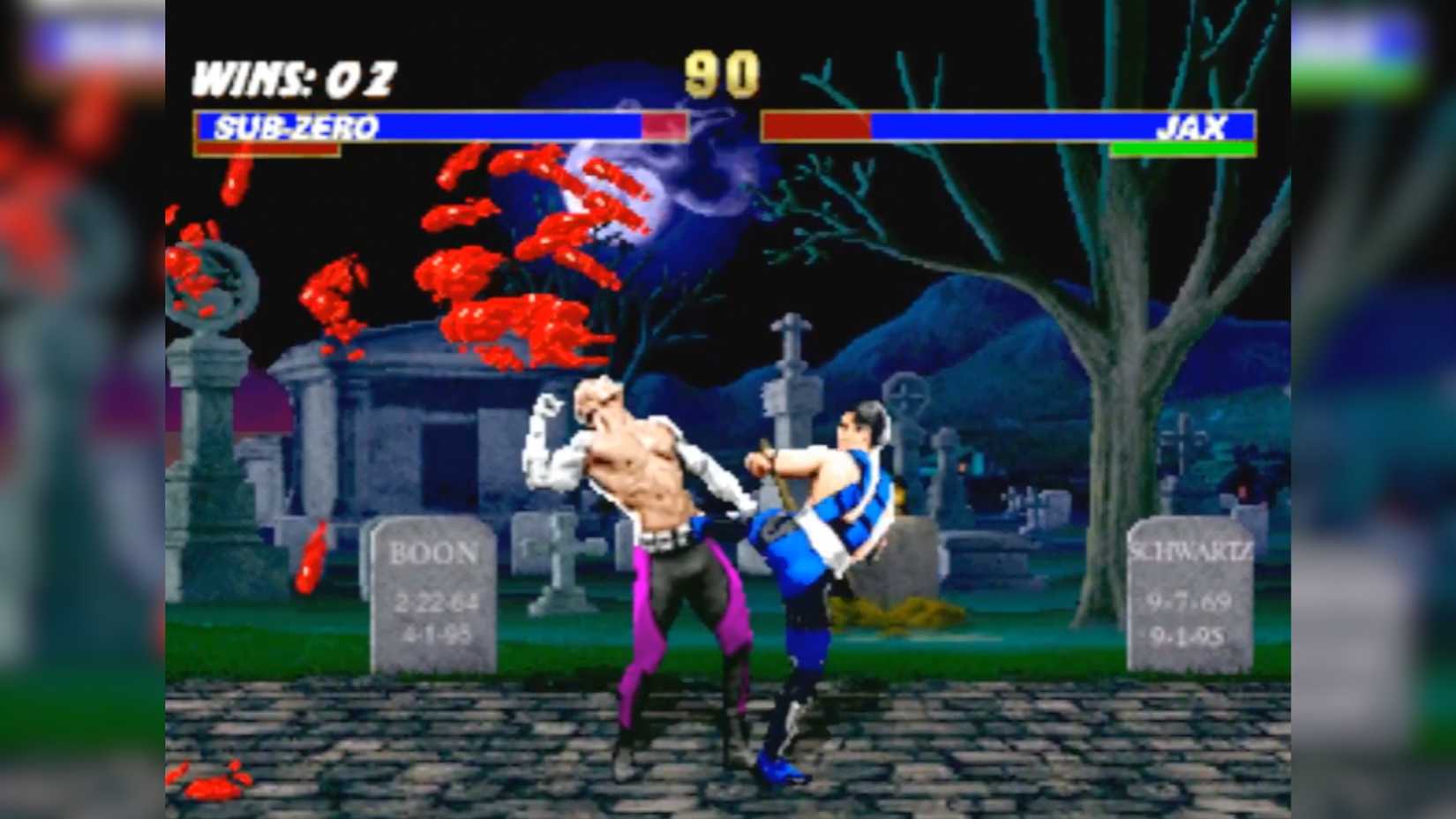Click the SUB-ZERO name label
Image resolution: width=1456 pixels, height=819 pixels.
pos(296,127)
